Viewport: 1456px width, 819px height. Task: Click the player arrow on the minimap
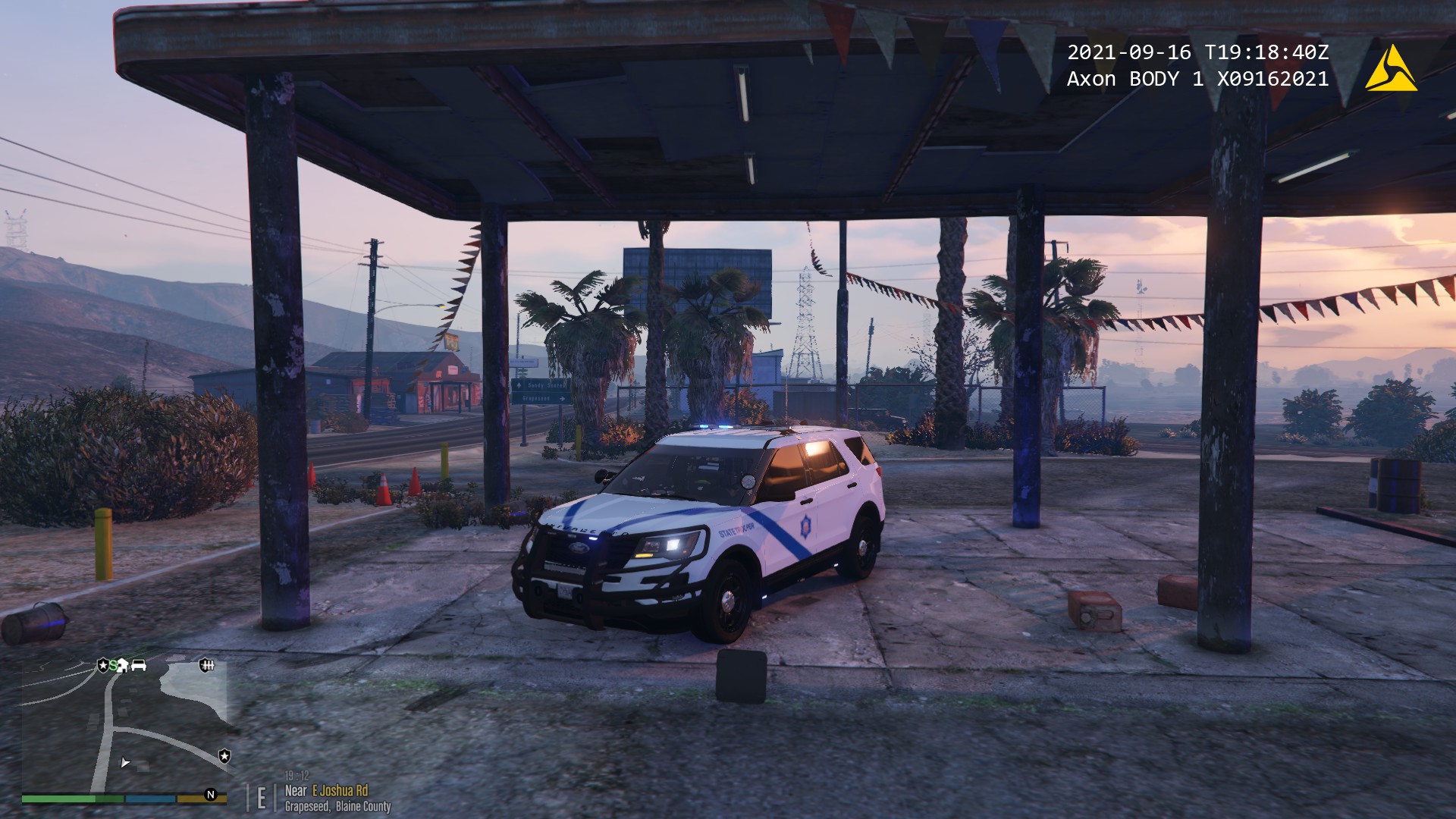(x=125, y=762)
